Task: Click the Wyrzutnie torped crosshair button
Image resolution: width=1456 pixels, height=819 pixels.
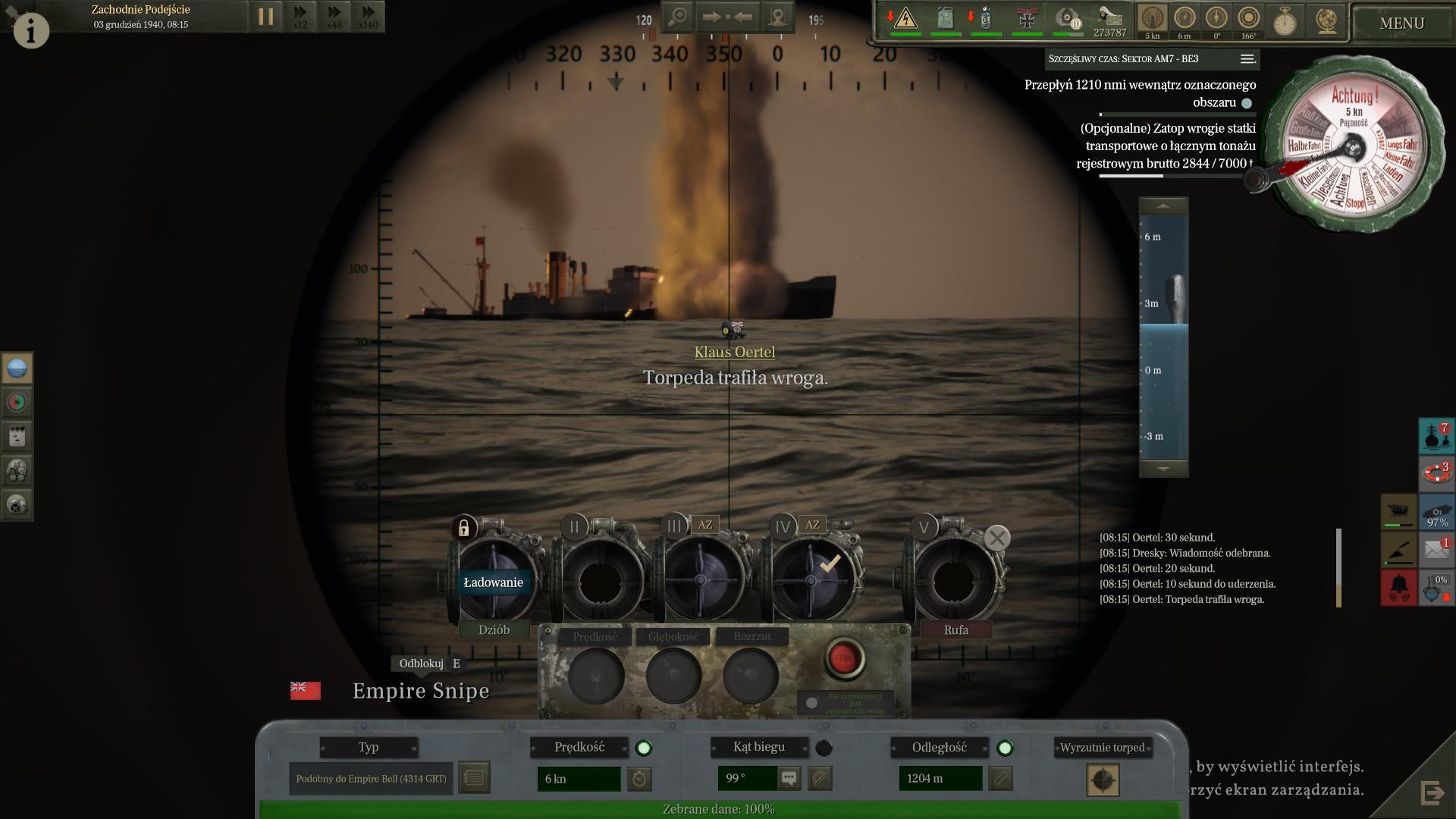Action: (1103, 780)
